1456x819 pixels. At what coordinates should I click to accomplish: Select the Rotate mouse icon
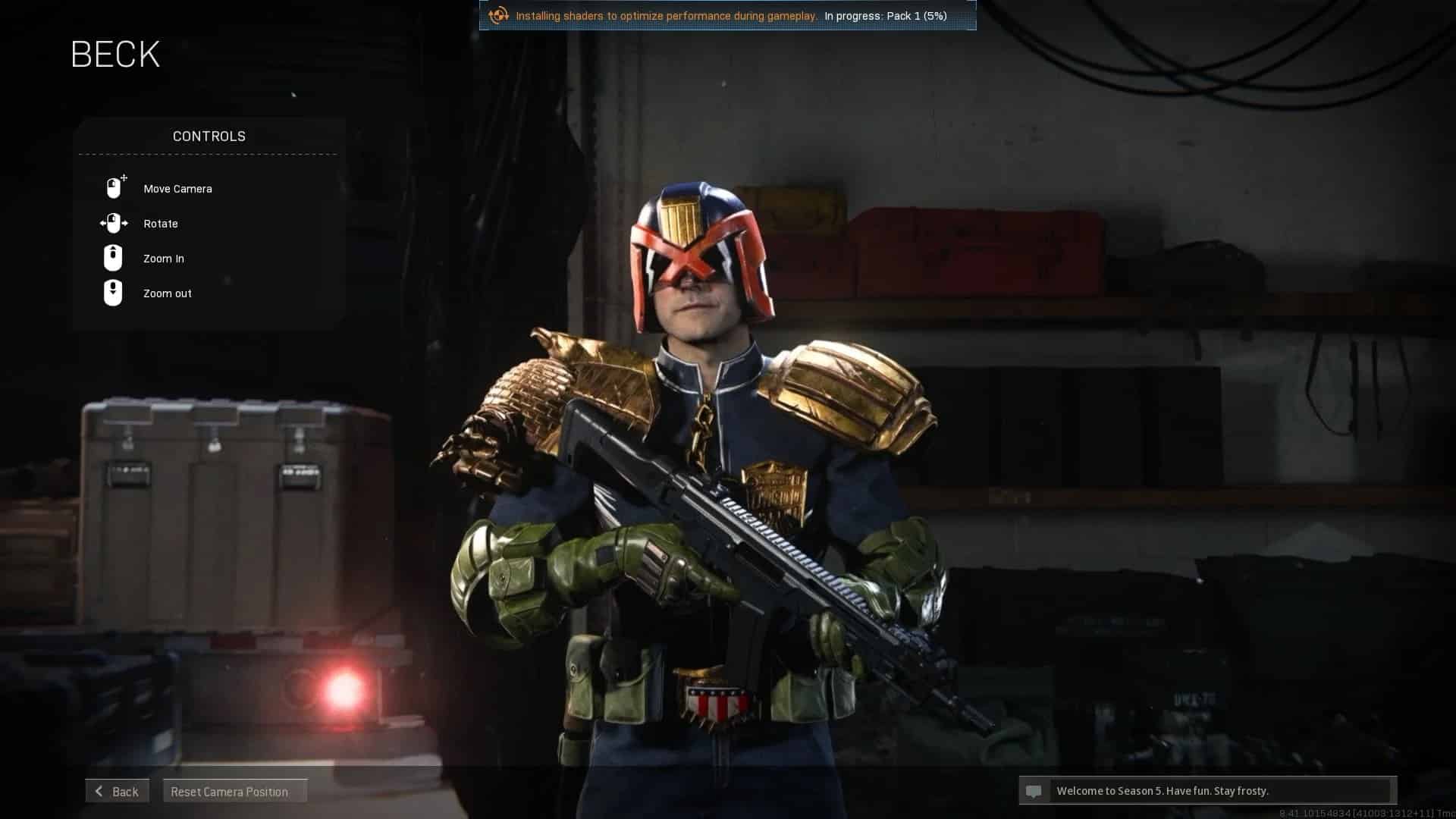tap(113, 223)
